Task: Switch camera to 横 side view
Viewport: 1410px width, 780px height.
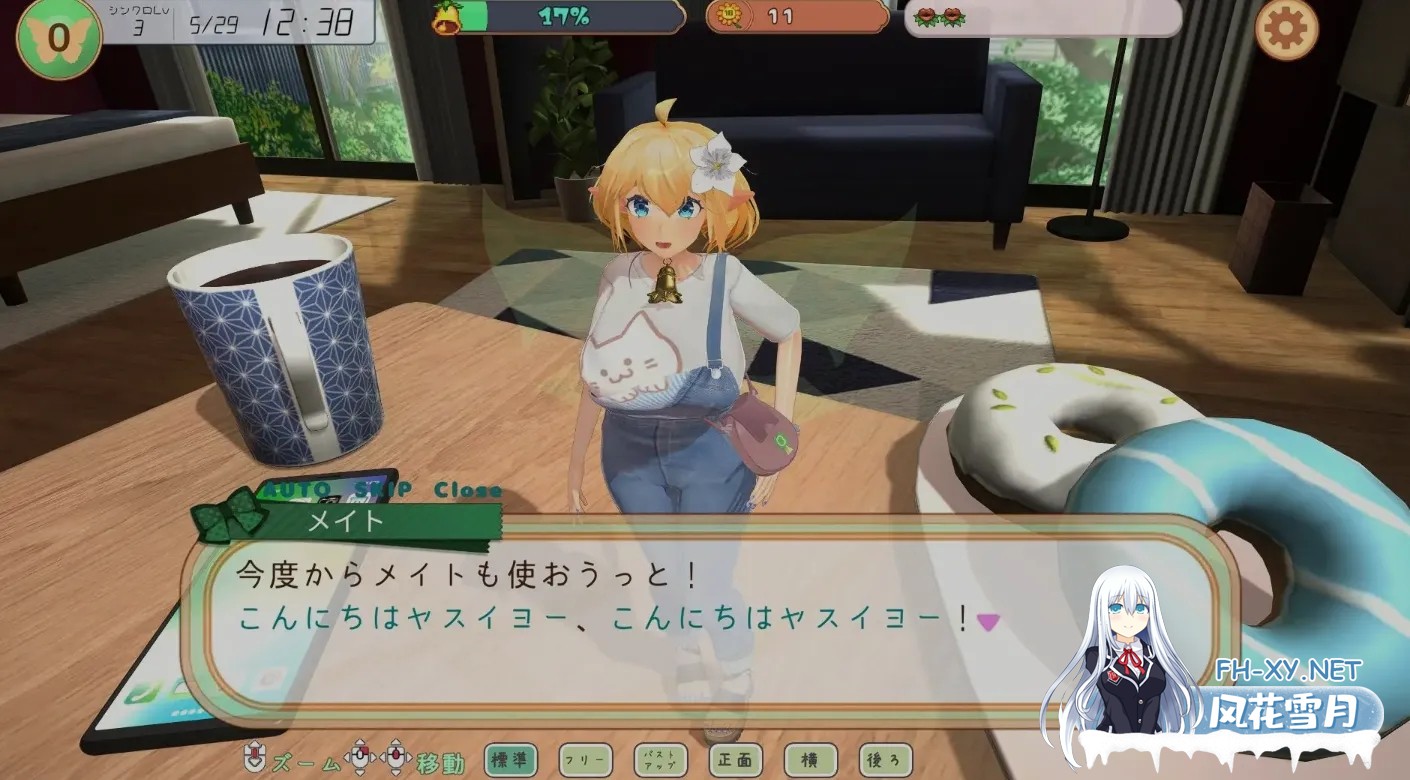Action: tap(810, 761)
